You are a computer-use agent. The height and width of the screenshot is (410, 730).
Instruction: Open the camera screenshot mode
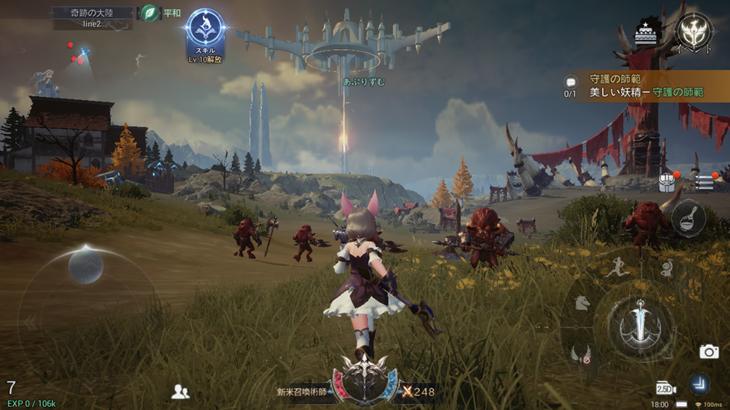click(x=709, y=351)
